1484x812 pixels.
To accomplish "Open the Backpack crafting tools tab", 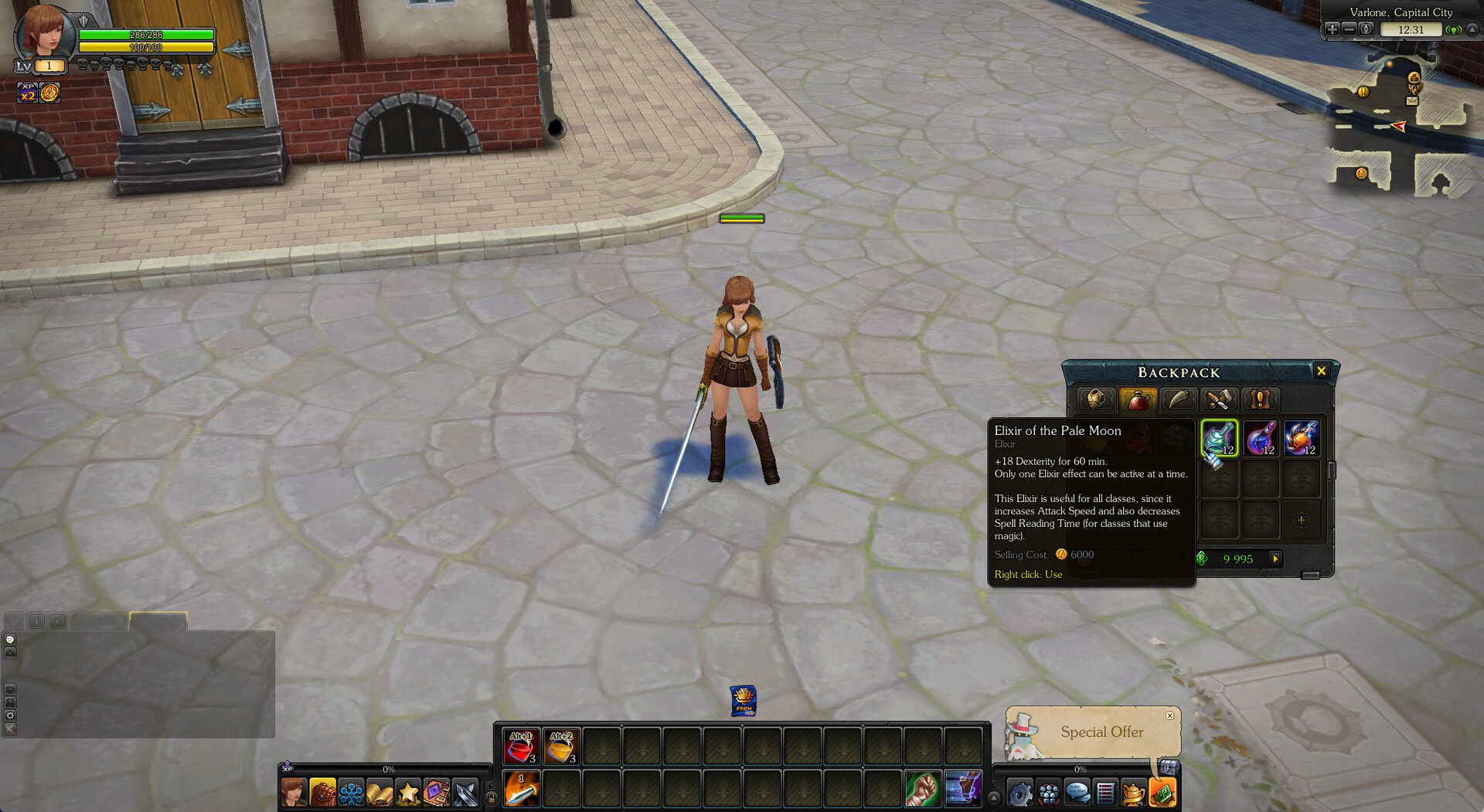I will 1219,399.
